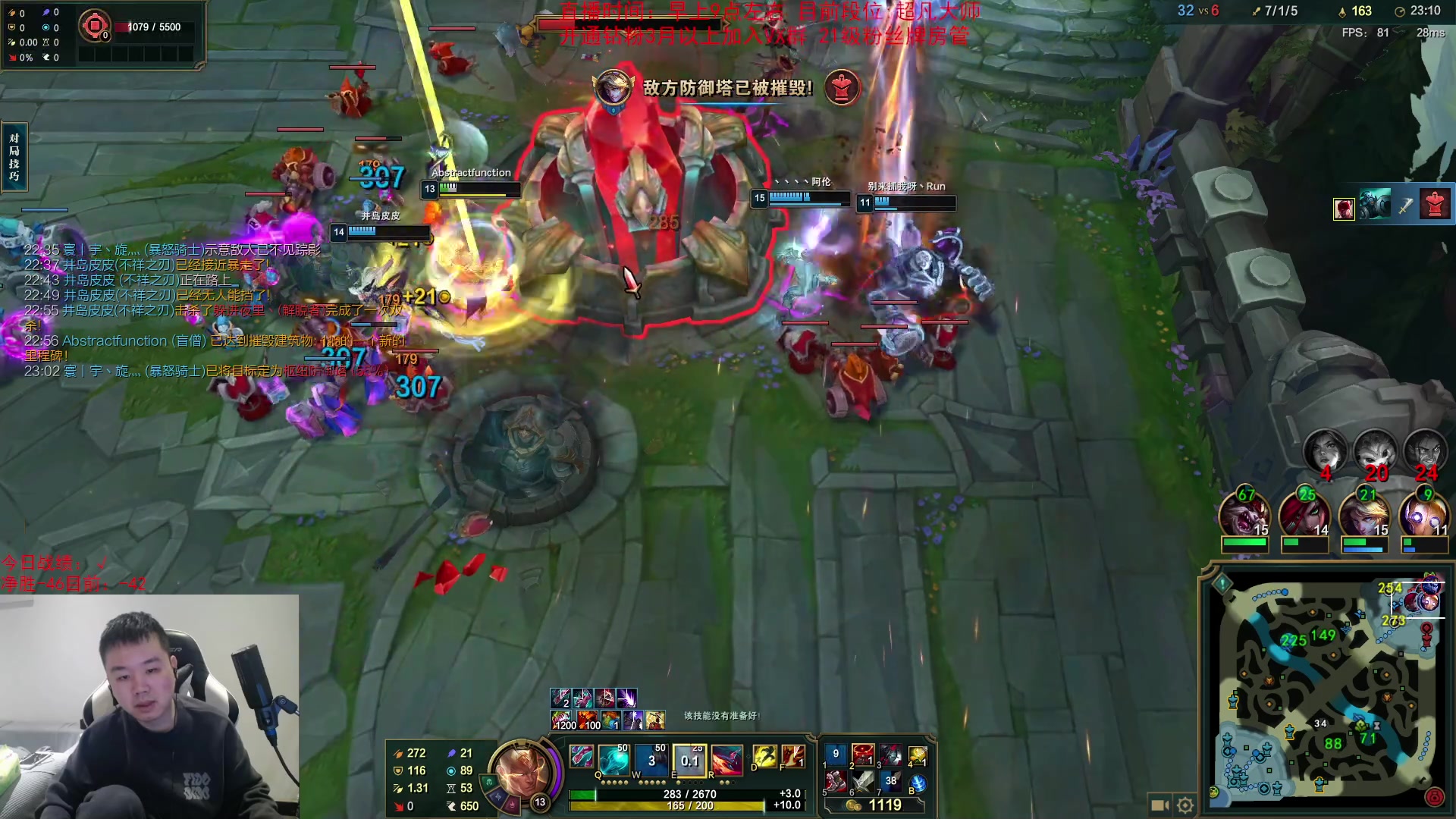The width and height of the screenshot is (1456, 819).
Task: Select Kled's teammate portrait
Action: click(1244, 516)
